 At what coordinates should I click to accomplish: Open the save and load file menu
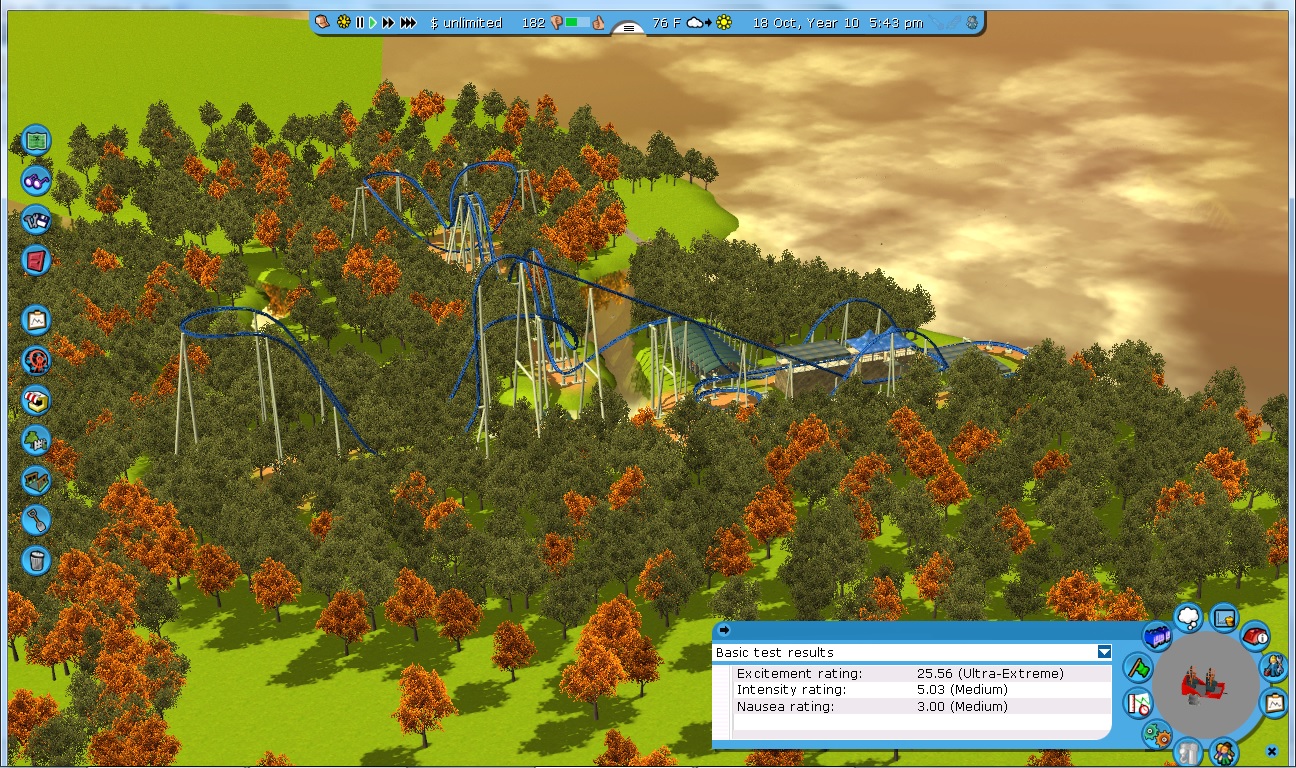point(36,219)
